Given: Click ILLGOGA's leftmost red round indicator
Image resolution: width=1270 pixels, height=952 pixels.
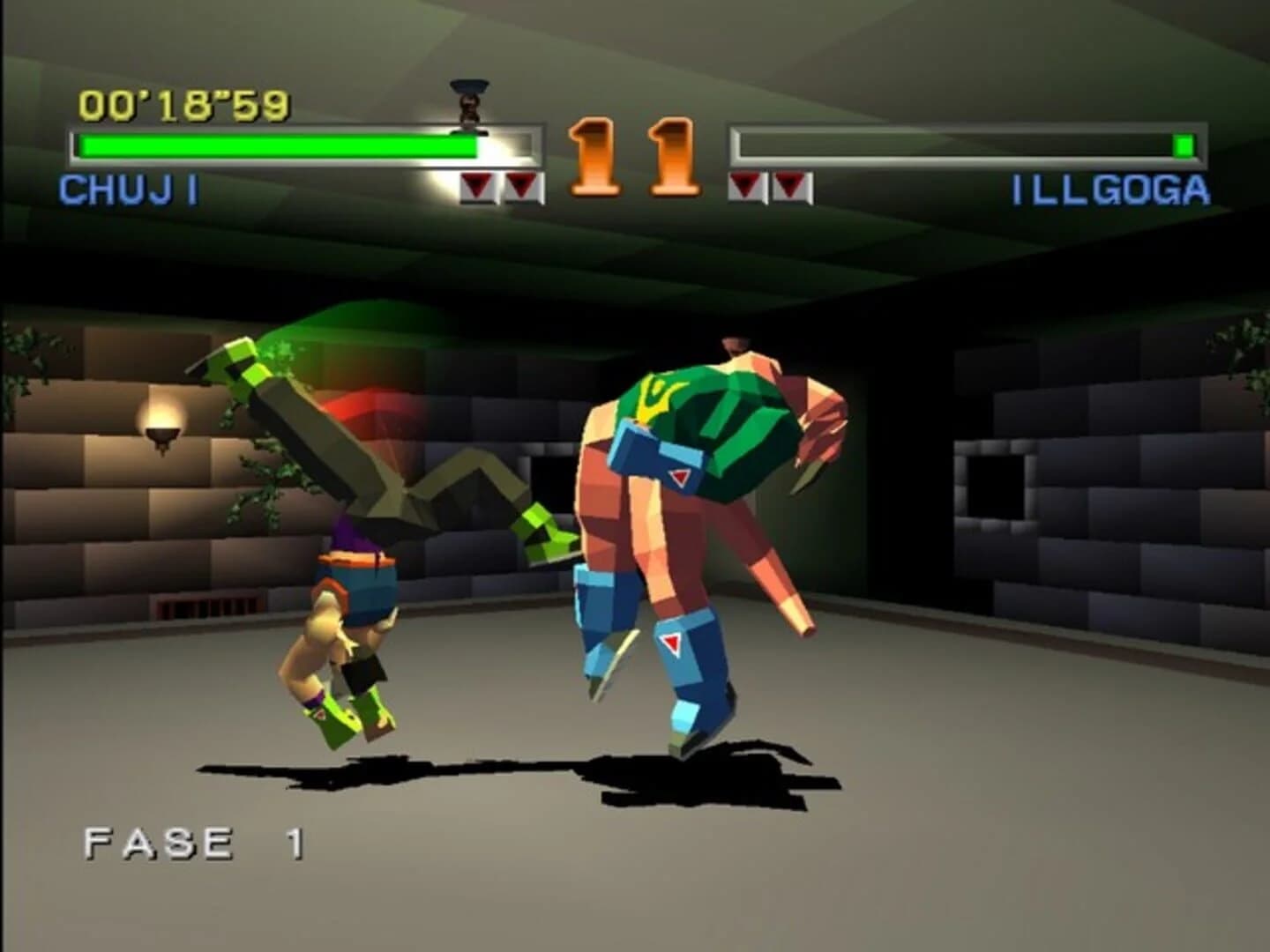Looking at the screenshot, I should 746,183.
